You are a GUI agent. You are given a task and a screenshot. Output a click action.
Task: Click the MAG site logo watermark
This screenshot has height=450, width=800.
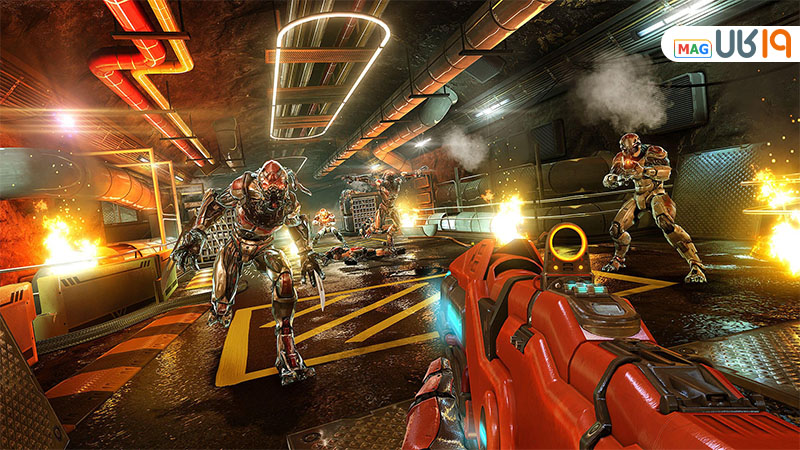pos(732,45)
